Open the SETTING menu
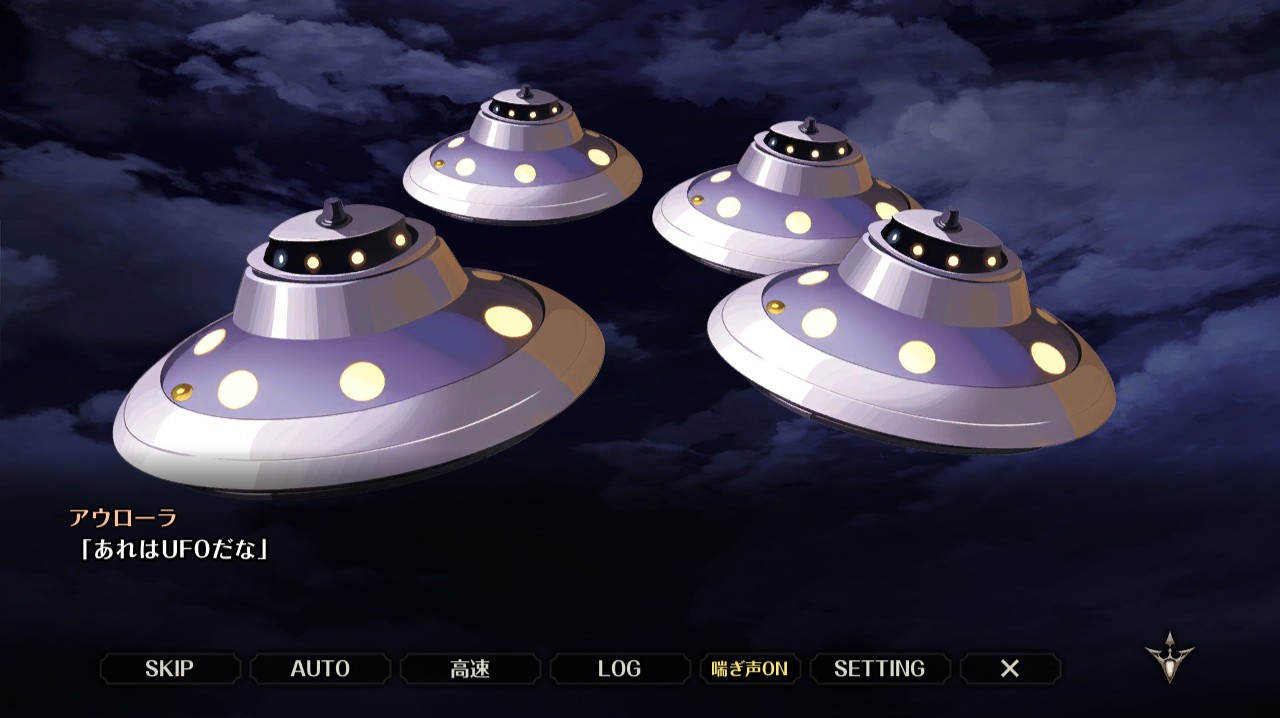Viewport: 1280px width, 718px height. pos(879,669)
